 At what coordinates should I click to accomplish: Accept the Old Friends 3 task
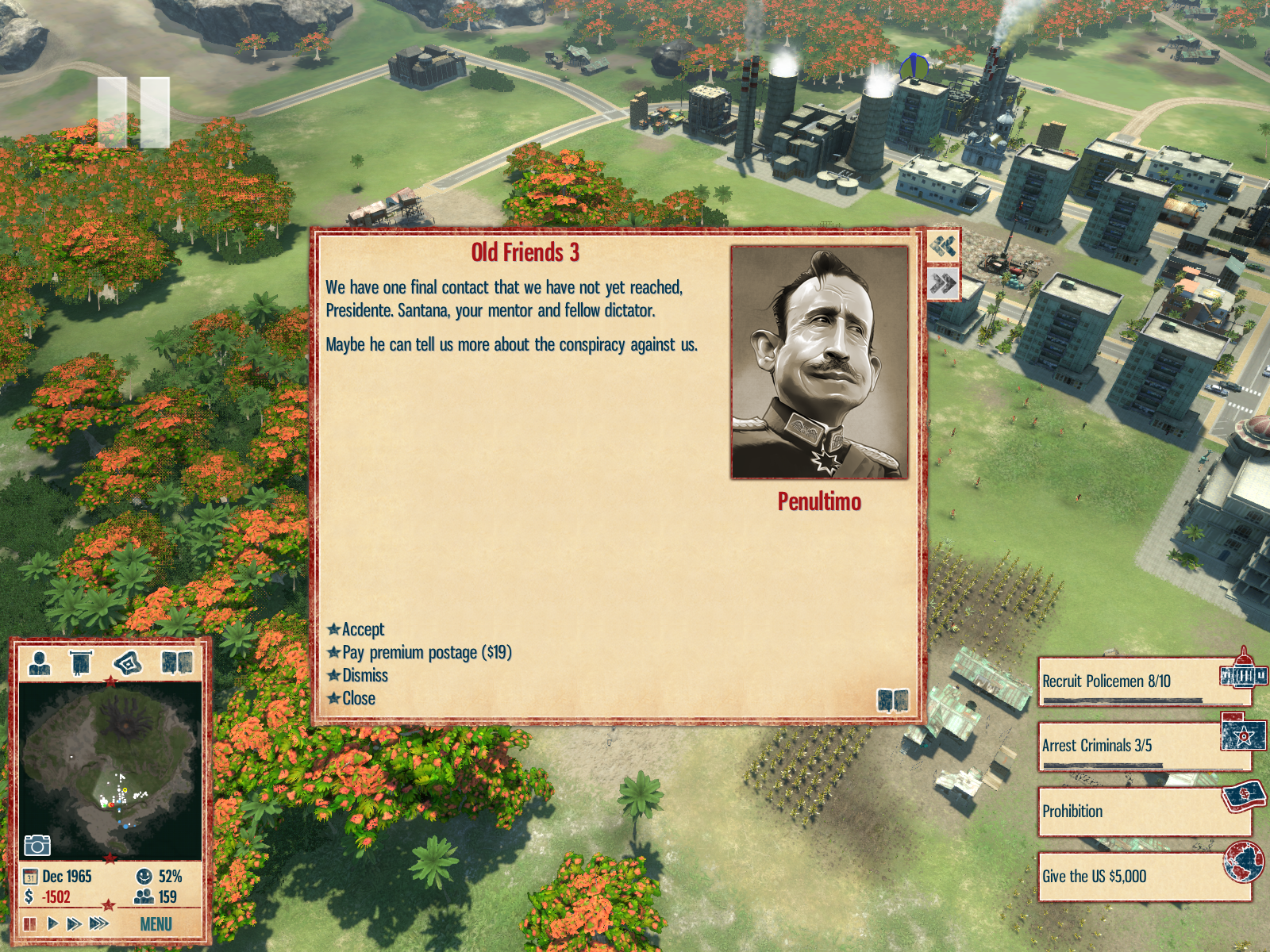(362, 629)
